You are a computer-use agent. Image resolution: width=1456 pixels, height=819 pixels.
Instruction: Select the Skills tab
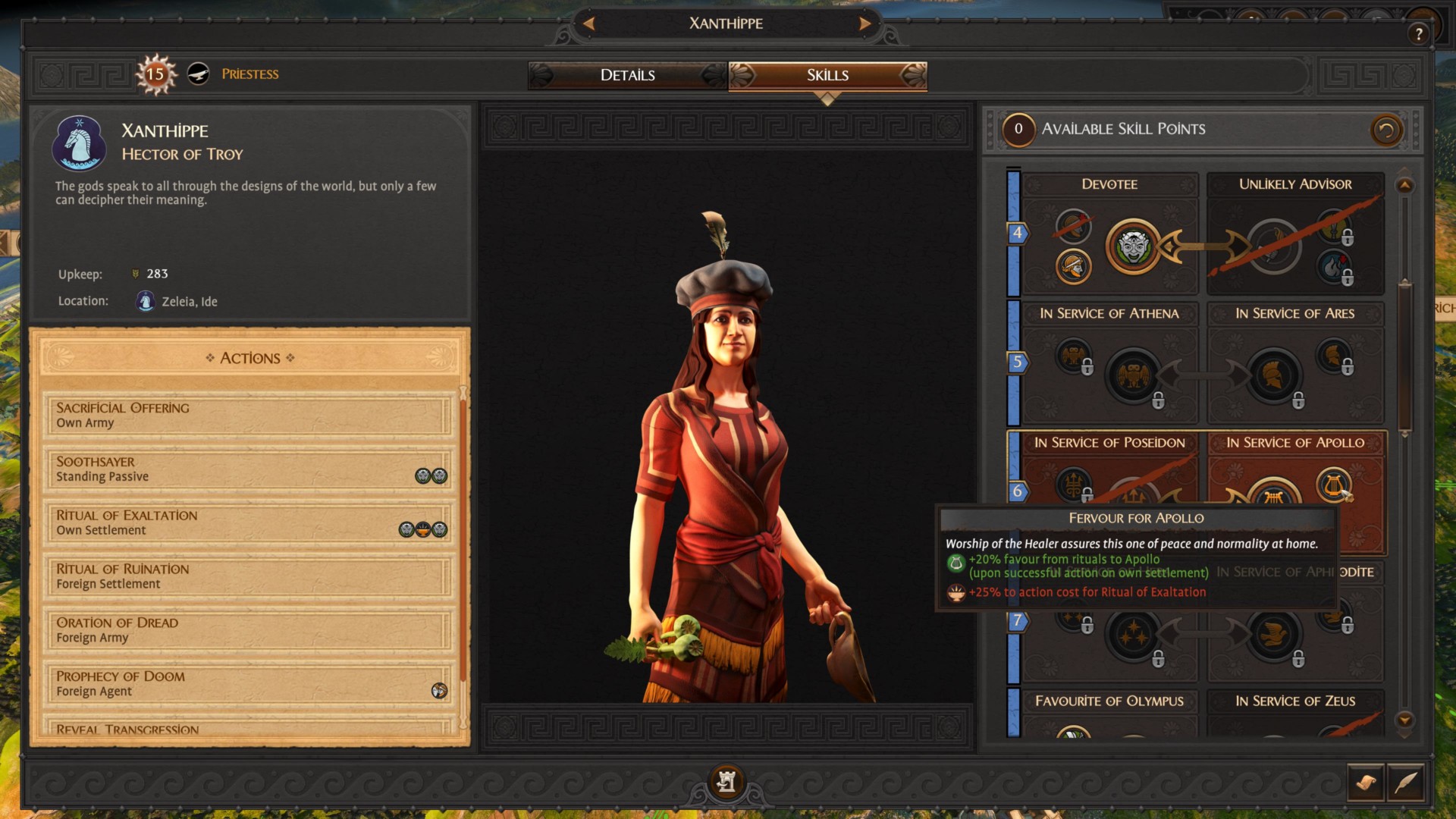tap(827, 75)
